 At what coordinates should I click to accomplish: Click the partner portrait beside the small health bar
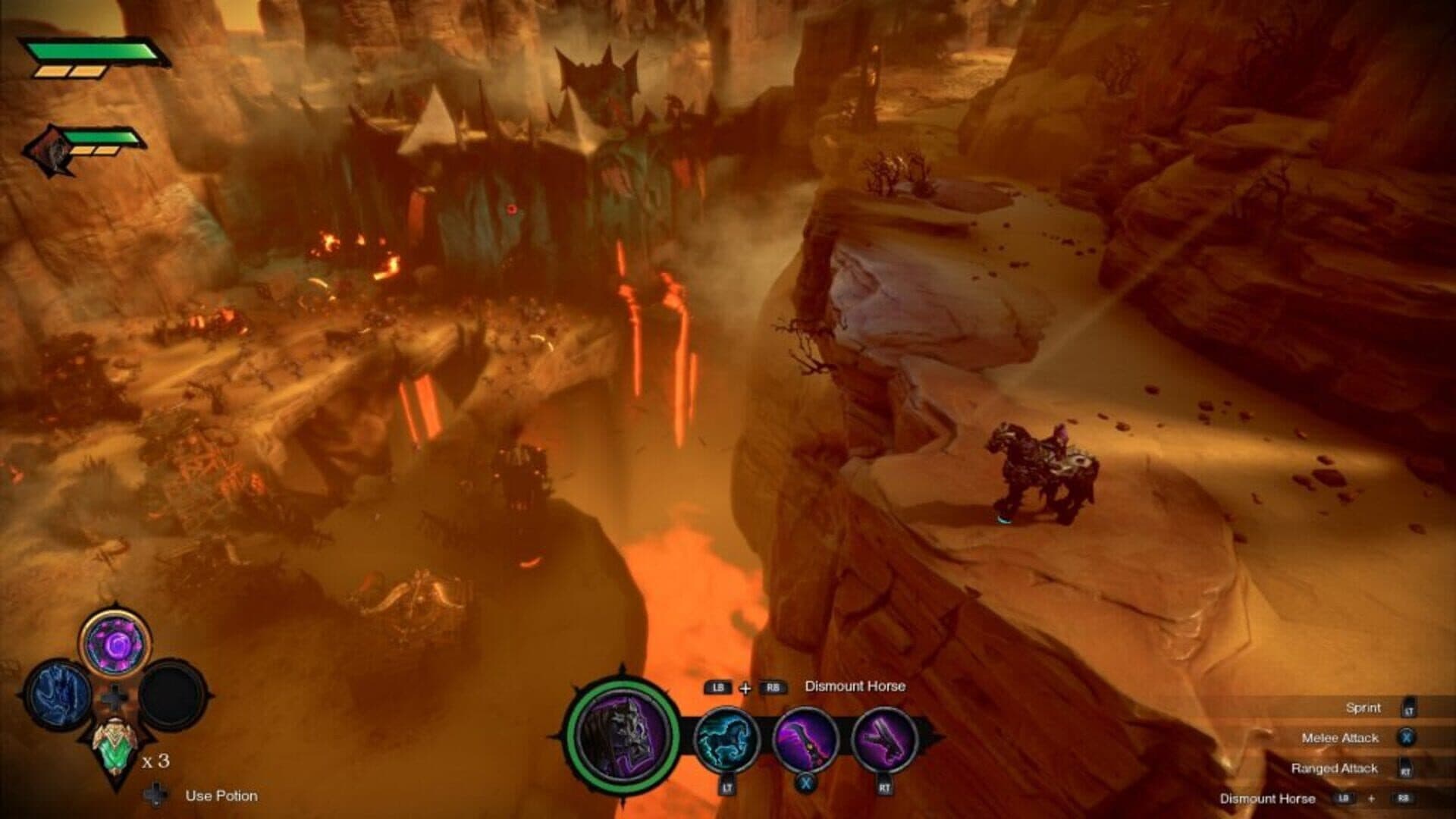(x=45, y=150)
